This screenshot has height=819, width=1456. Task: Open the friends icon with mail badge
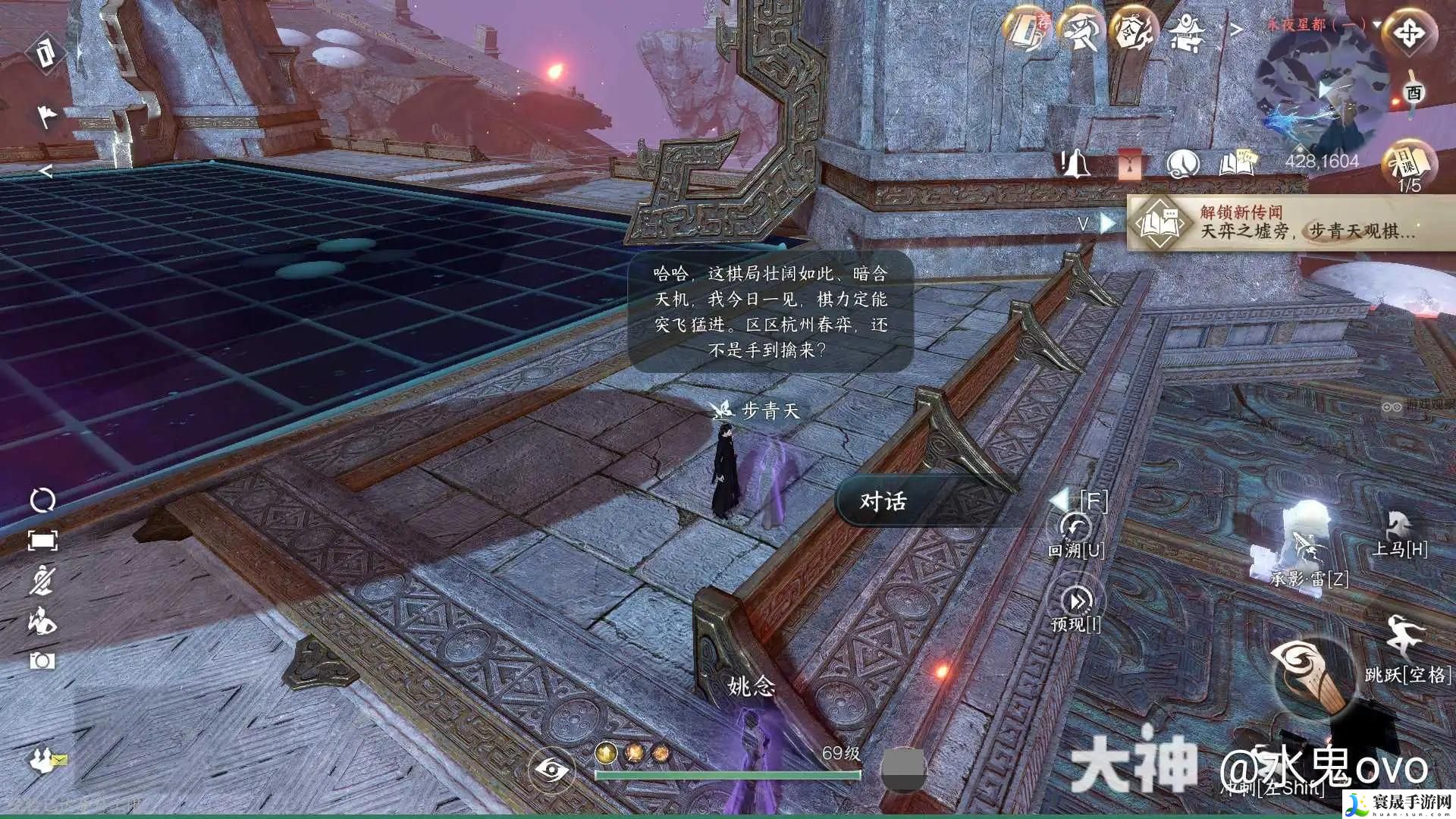[x=47, y=760]
